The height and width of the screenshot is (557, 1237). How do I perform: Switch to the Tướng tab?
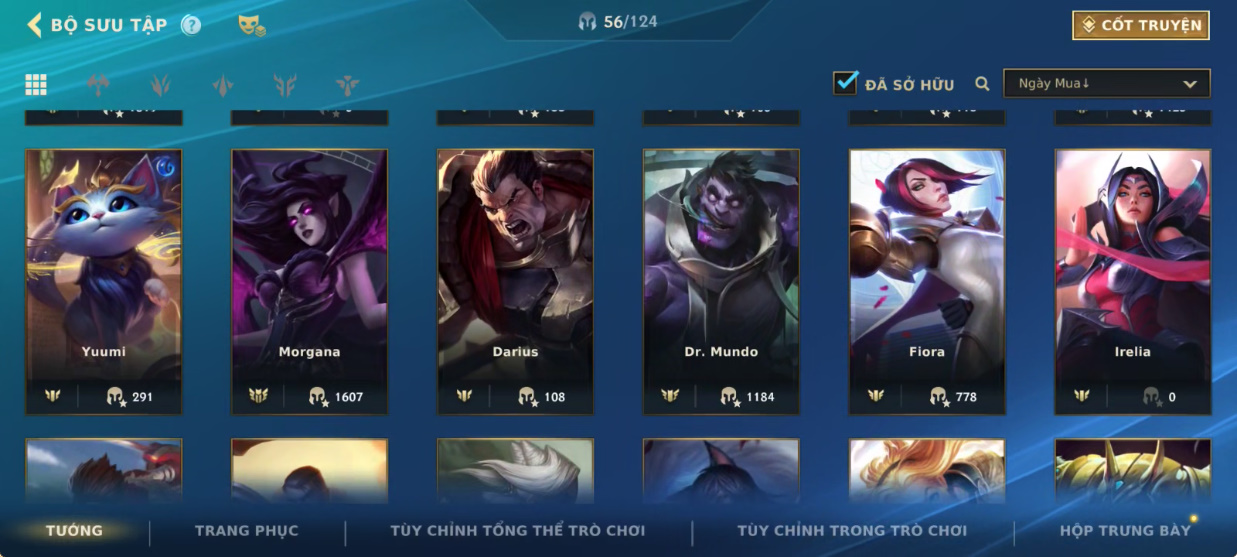point(74,531)
